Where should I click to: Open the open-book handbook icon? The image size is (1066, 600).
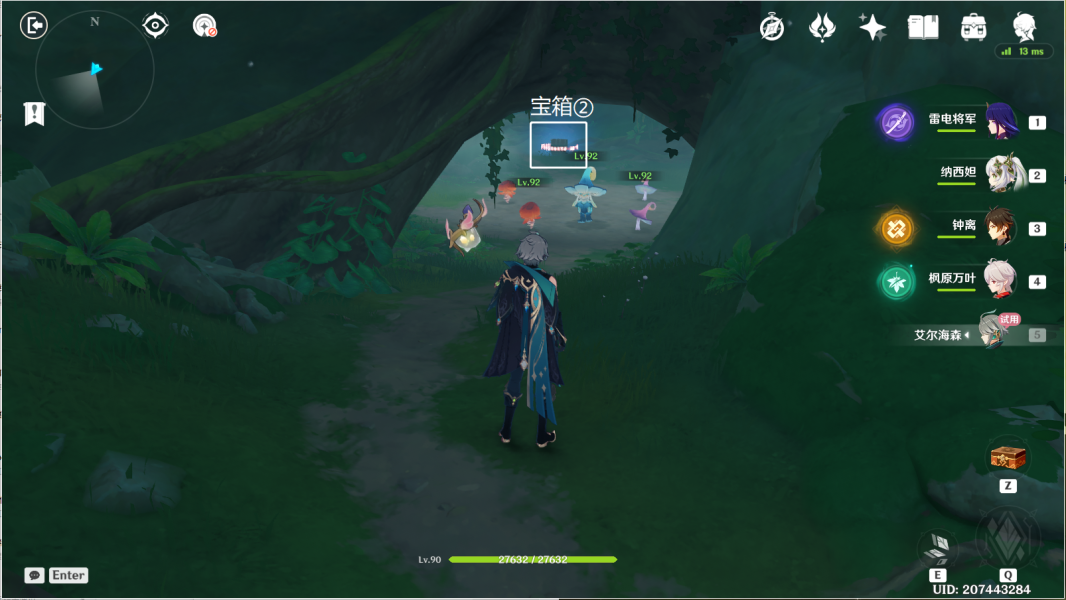[922, 28]
